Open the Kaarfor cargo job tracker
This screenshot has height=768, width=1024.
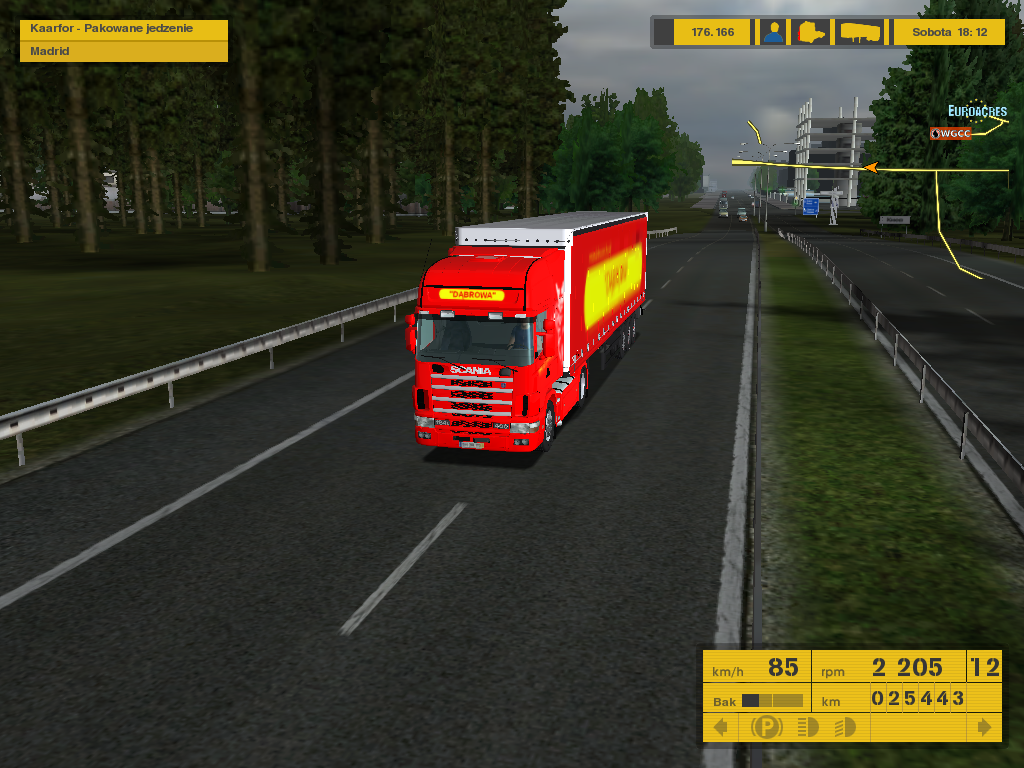(124, 28)
